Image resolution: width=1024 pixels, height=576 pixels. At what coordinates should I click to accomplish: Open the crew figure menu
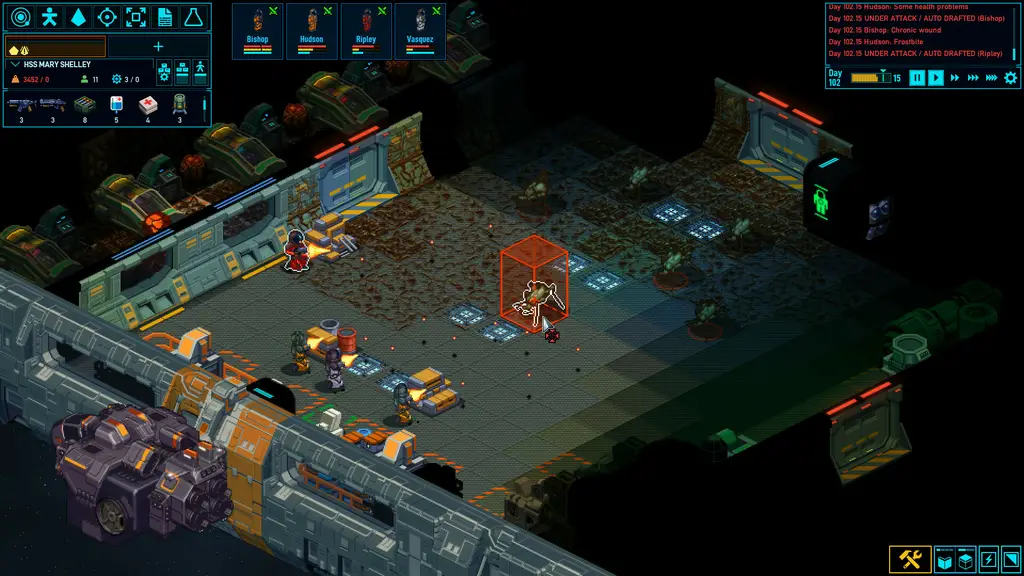(x=49, y=17)
